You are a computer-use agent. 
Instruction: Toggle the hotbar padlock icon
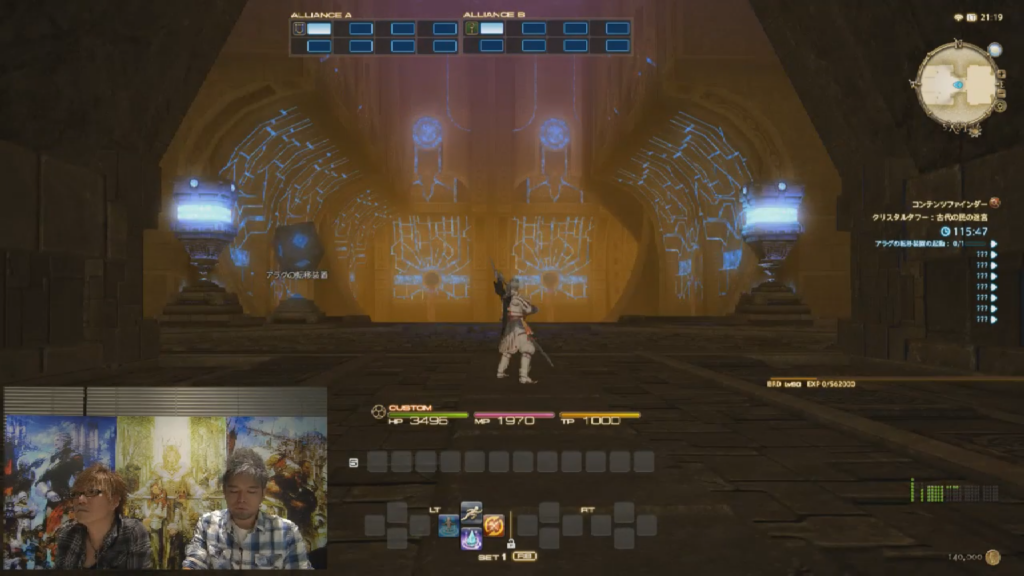point(511,543)
